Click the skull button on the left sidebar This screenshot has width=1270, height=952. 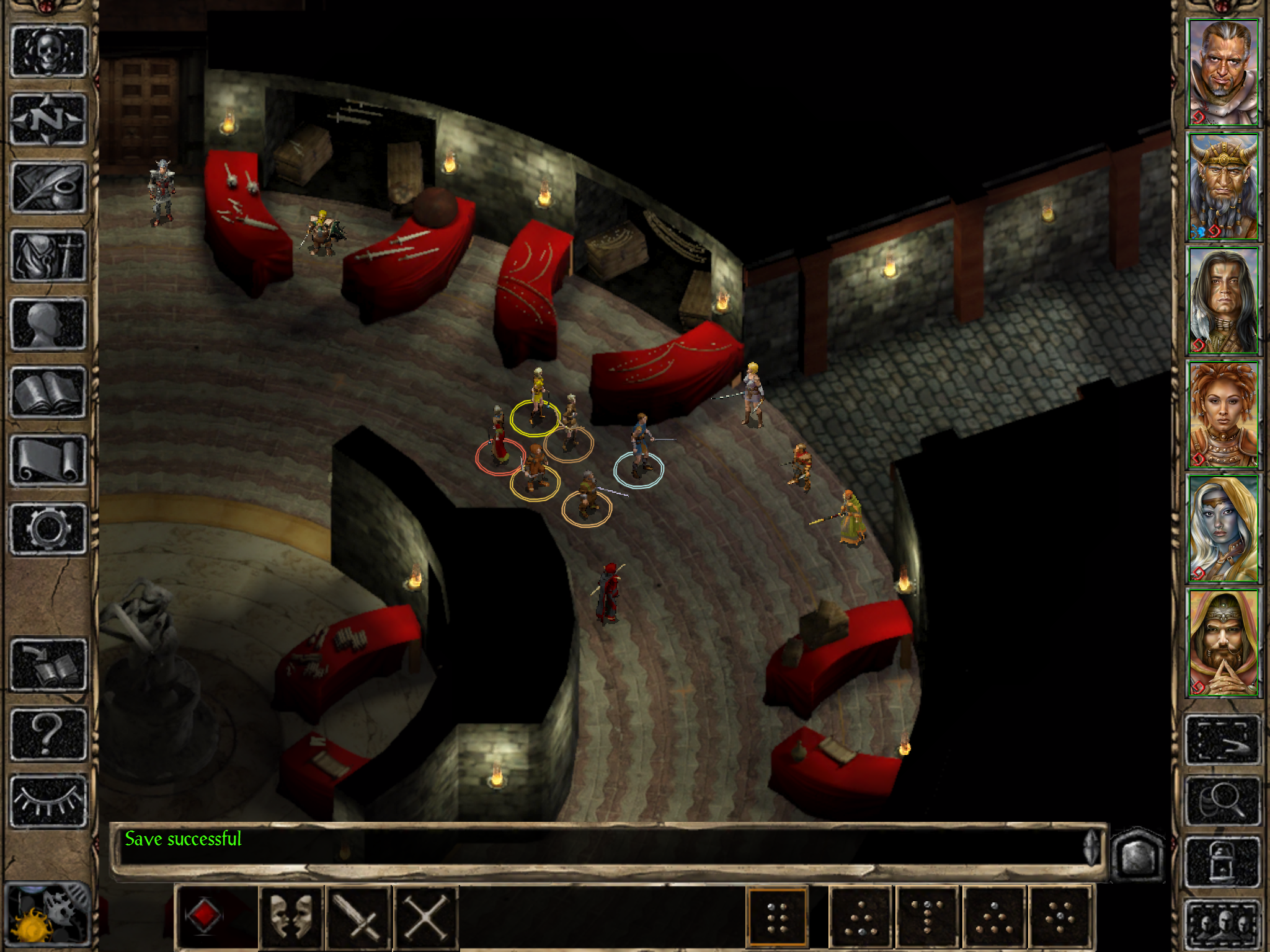48,51
